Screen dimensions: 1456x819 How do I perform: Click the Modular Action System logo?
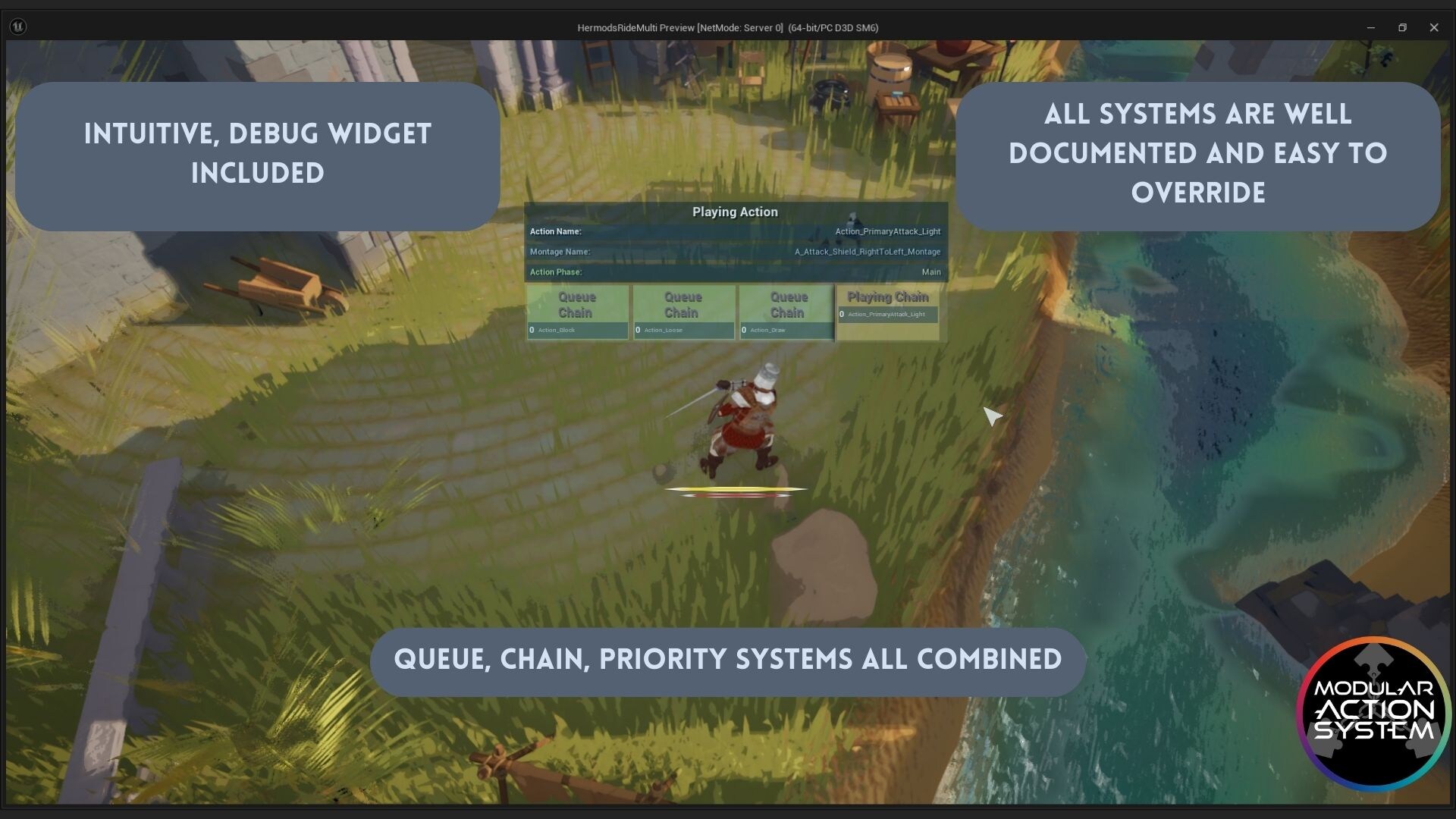click(1374, 711)
